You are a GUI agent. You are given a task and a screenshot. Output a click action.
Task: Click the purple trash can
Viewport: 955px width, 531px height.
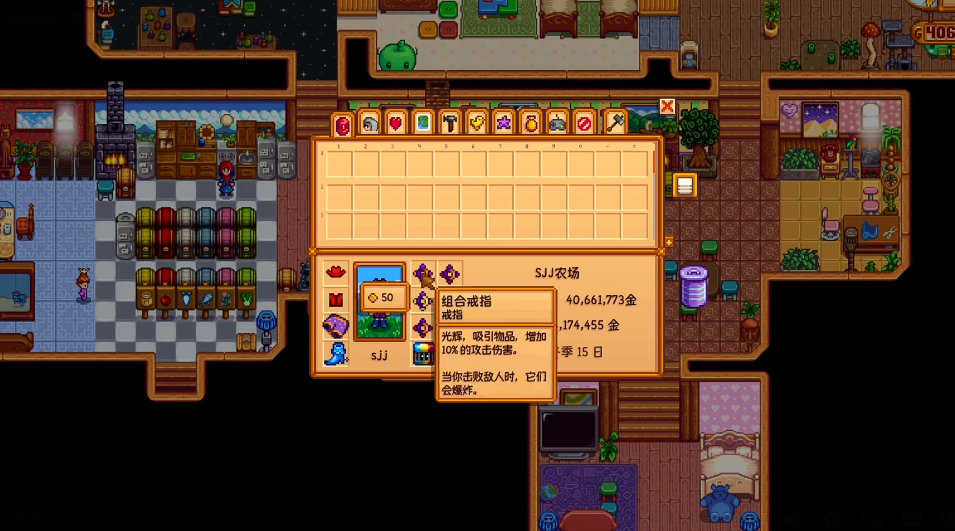click(x=693, y=286)
